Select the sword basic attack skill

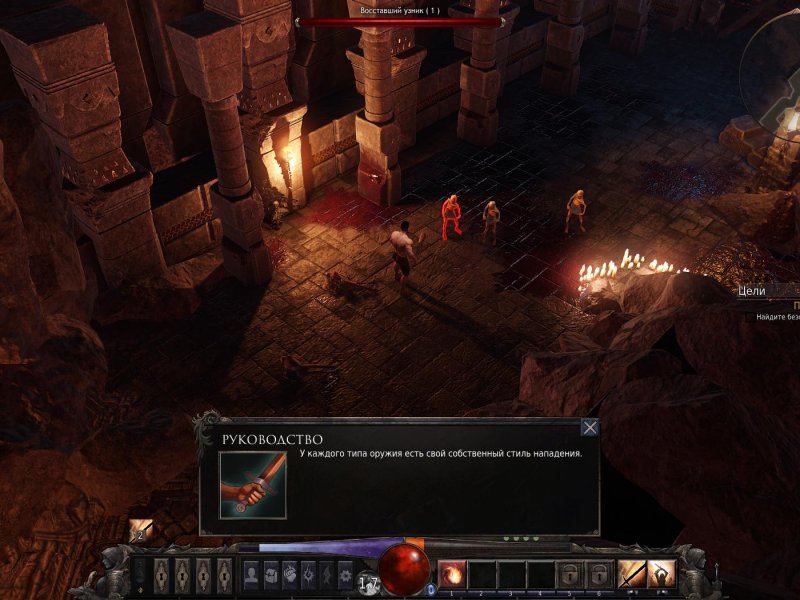pyautogui.click(x=631, y=574)
